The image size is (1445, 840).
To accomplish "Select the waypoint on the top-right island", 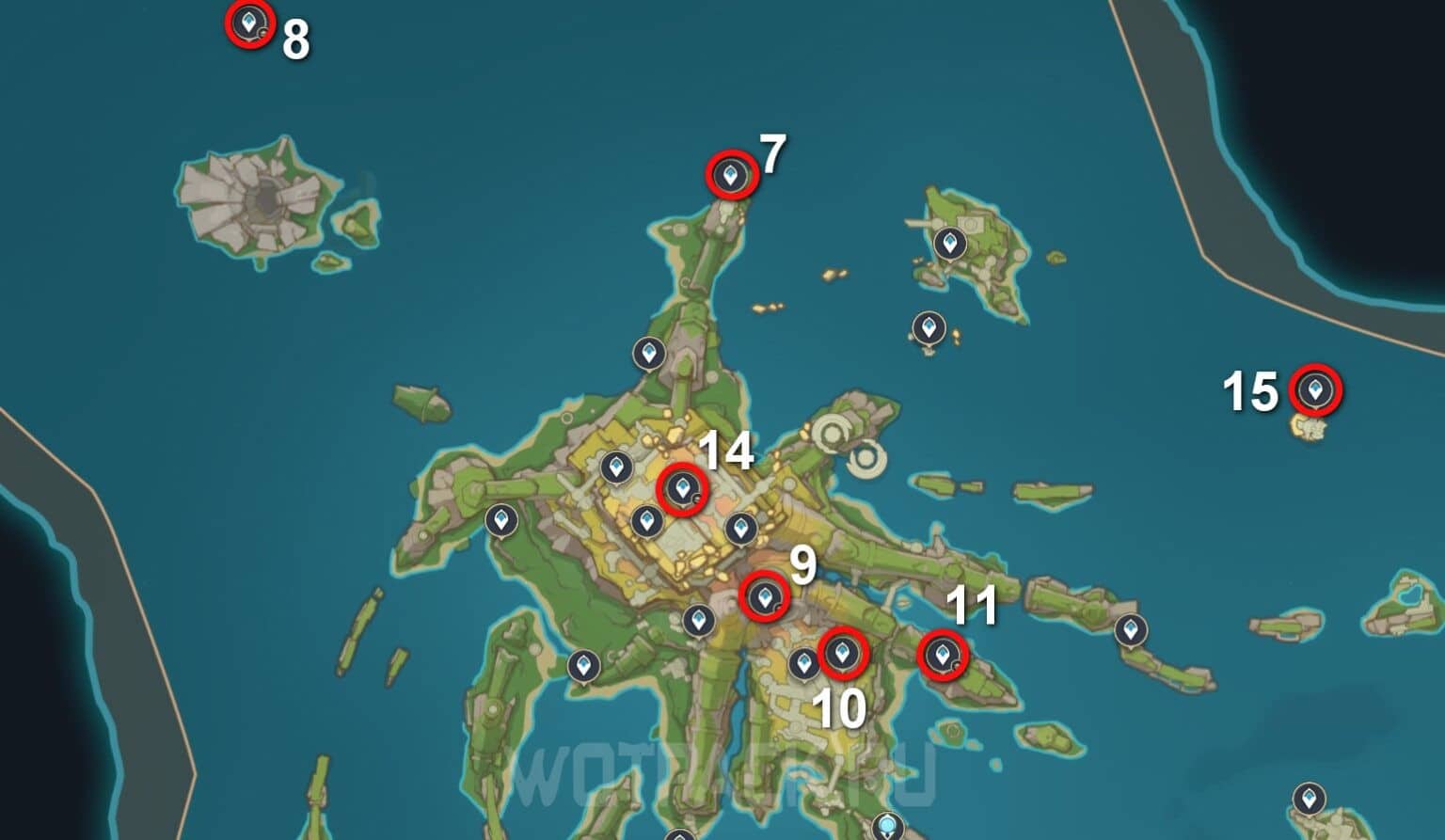I will (x=951, y=243).
